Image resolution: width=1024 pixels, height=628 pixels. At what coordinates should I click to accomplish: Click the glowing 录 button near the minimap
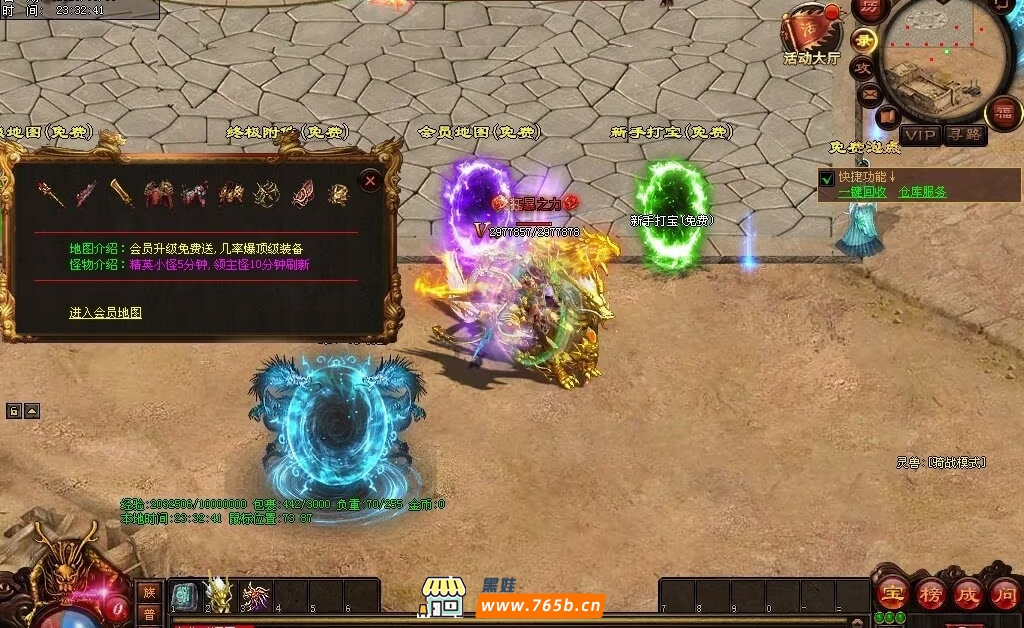(x=865, y=41)
